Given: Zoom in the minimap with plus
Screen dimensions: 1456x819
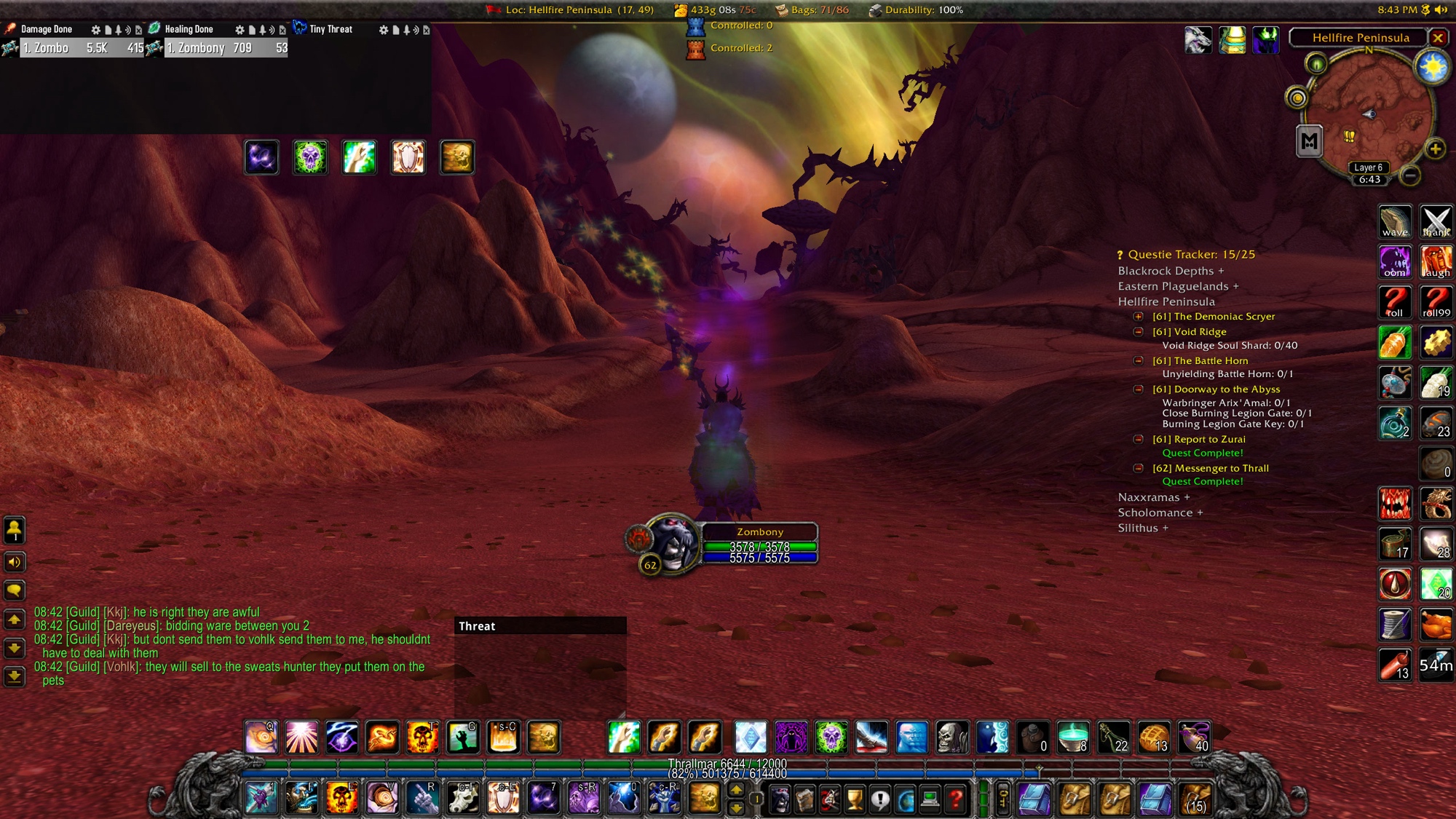Looking at the screenshot, I should [1435, 149].
